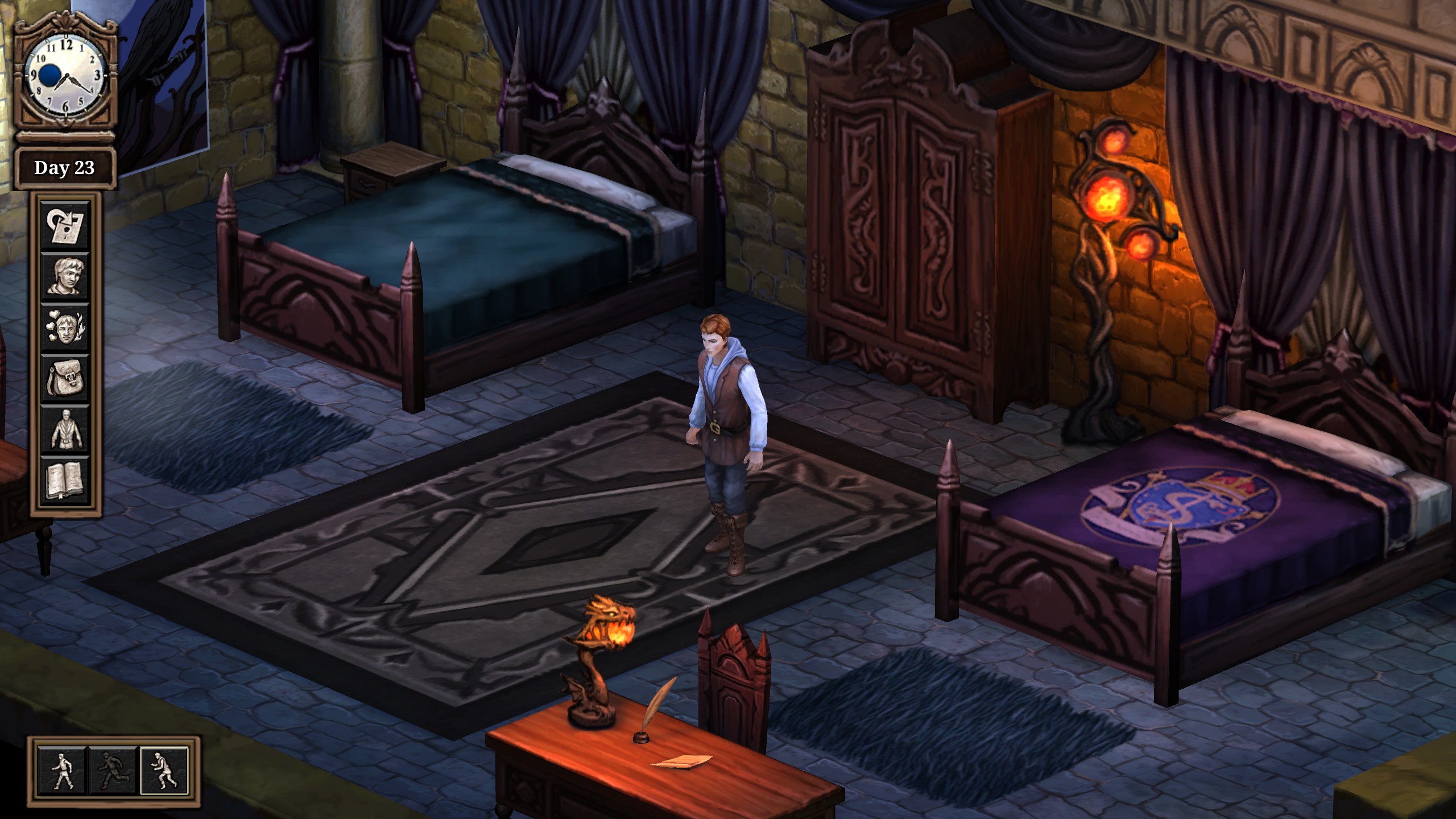Click the clock in the corner
Image resolution: width=1456 pixels, height=819 pixels.
click(x=65, y=75)
